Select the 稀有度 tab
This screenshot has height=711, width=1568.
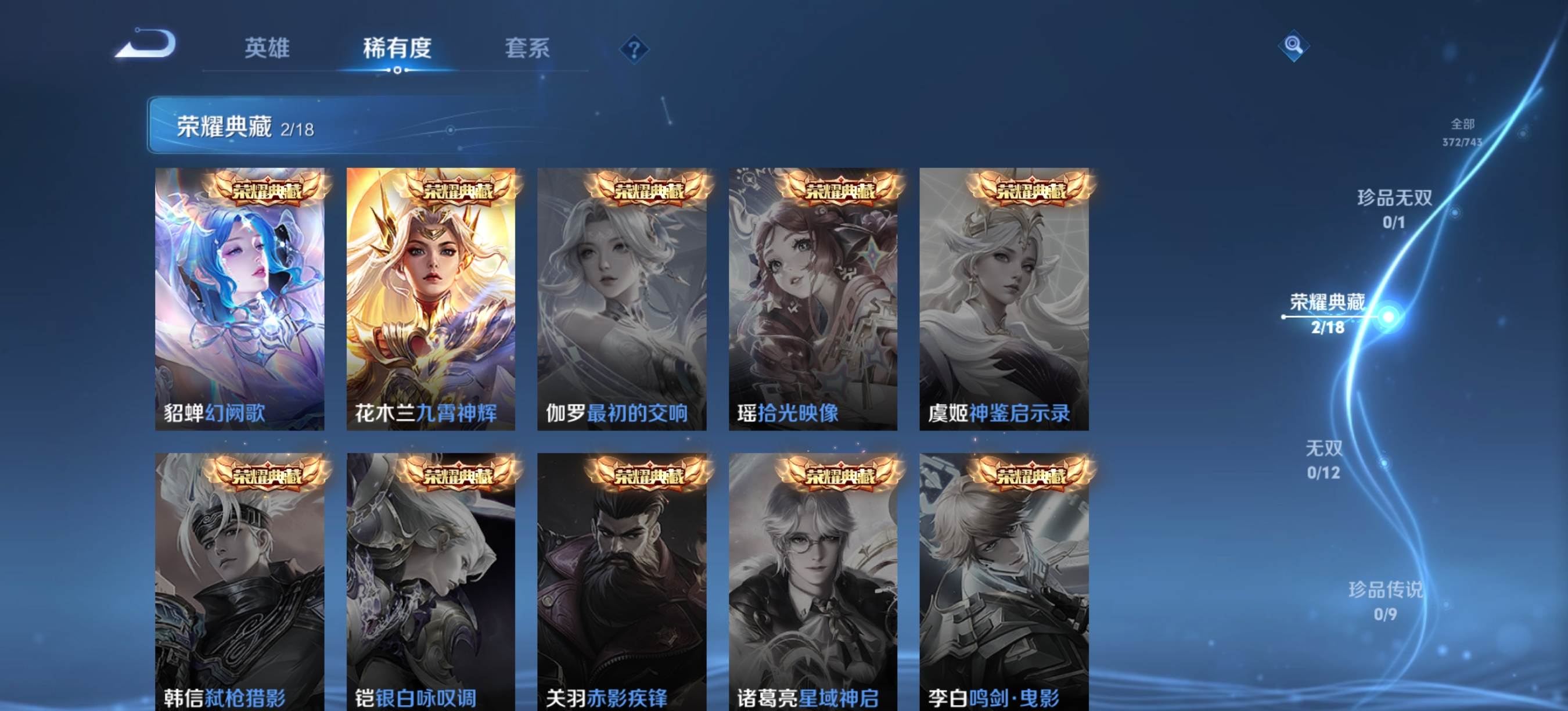[397, 48]
